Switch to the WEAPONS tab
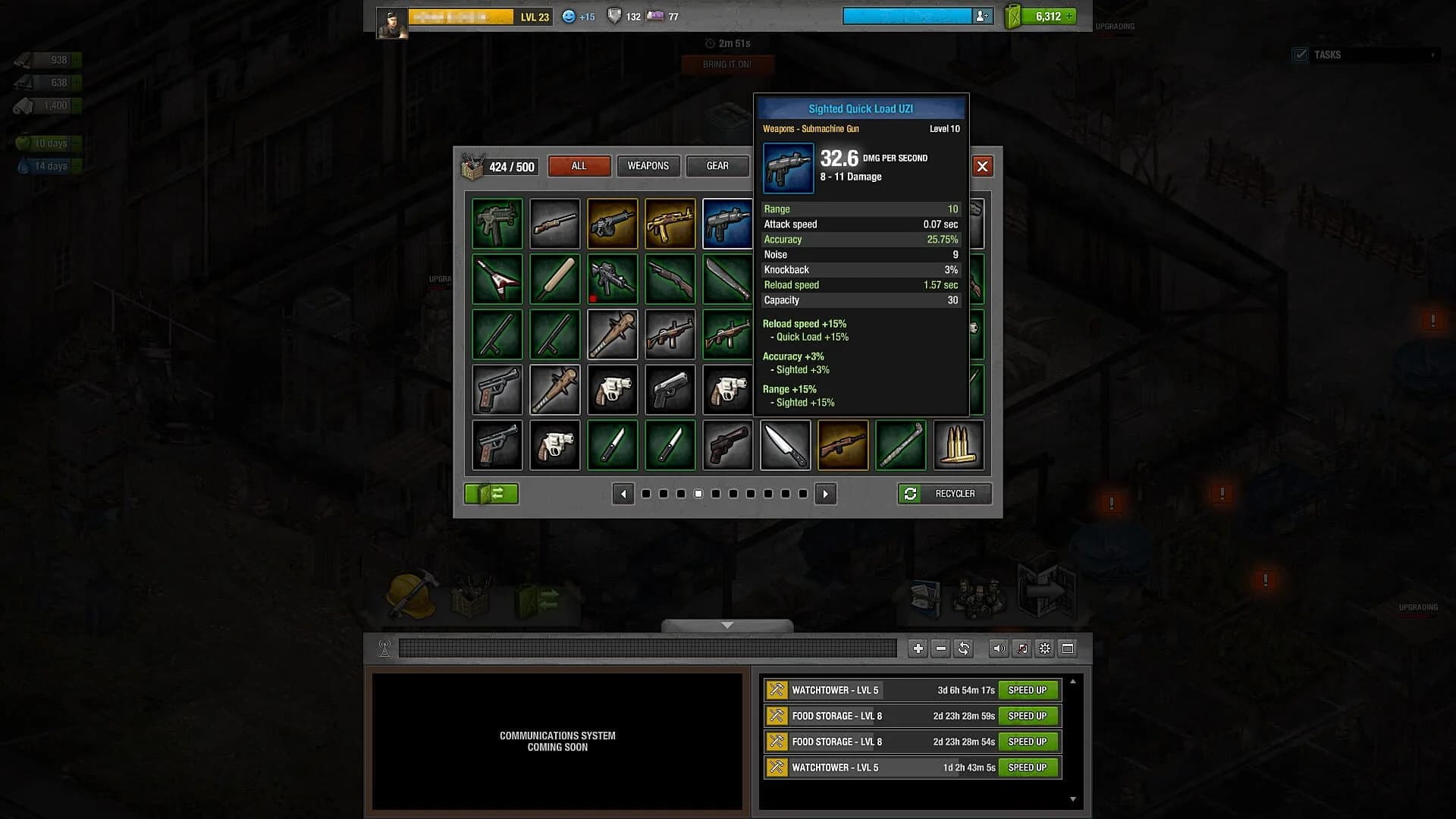The width and height of the screenshot is (1456, 819). coord(648,166)
